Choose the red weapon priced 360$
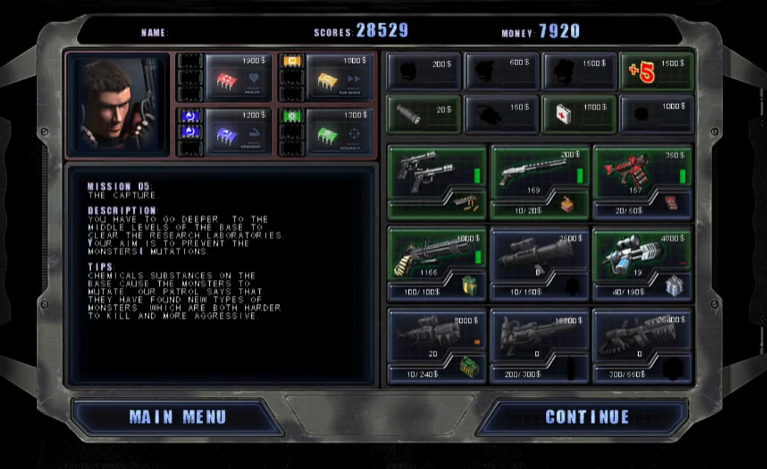The height and width of the screenshot is (469, 767). click(642, 173)
